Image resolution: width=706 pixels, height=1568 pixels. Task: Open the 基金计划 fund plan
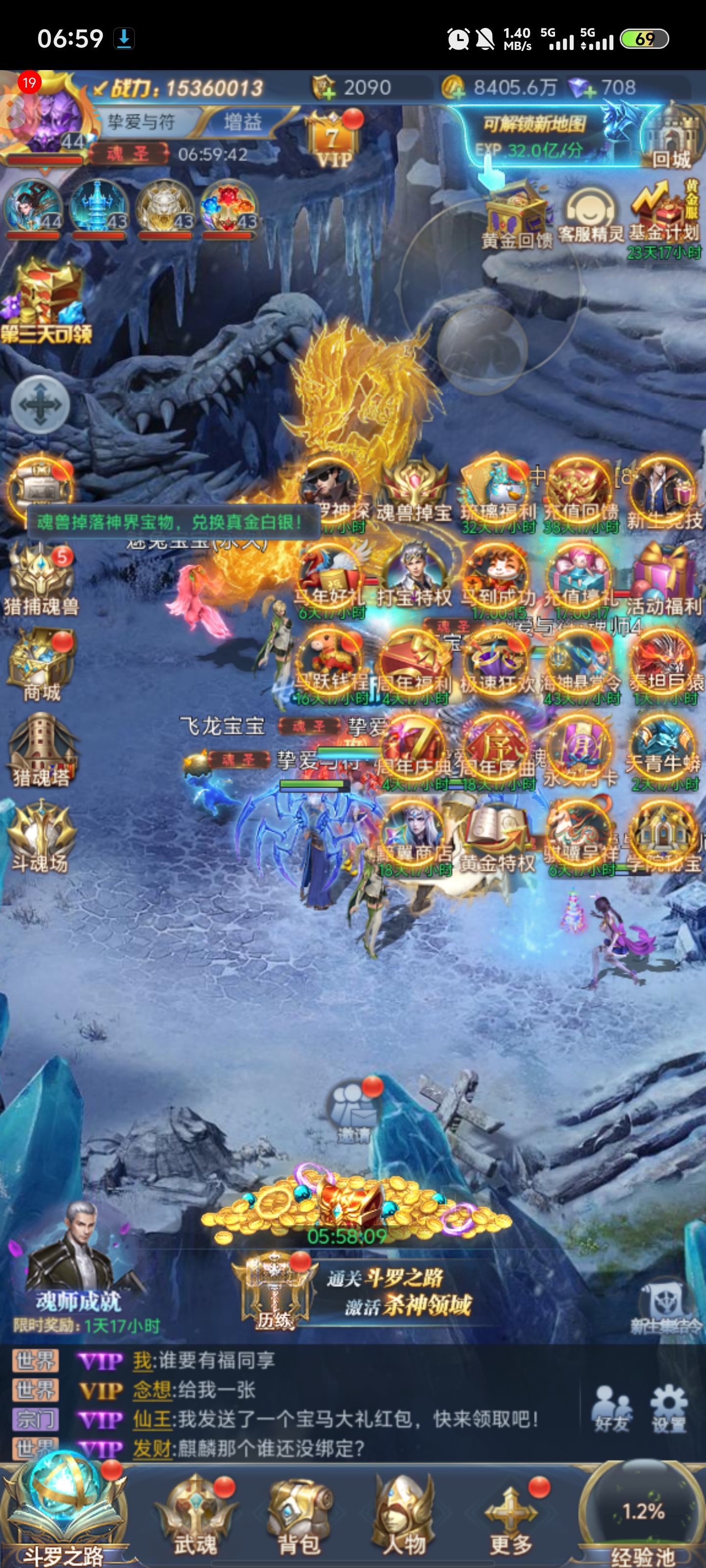664,213
